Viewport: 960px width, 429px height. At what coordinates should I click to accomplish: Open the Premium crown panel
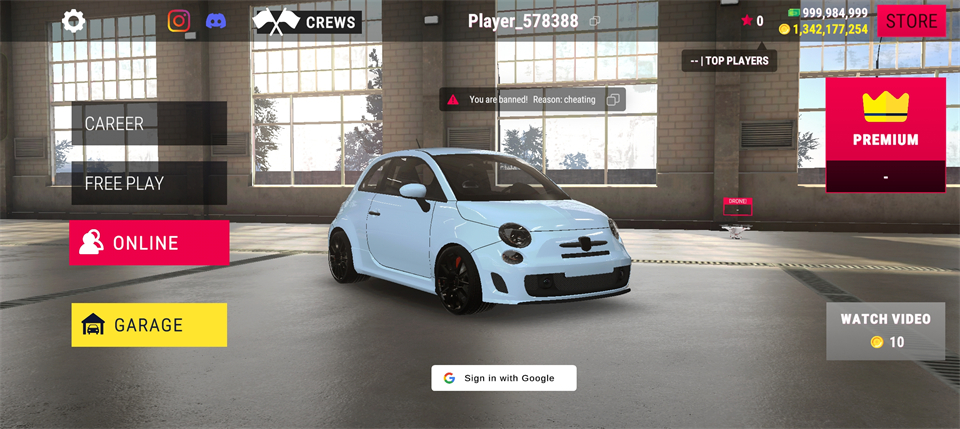coord(885,120)
